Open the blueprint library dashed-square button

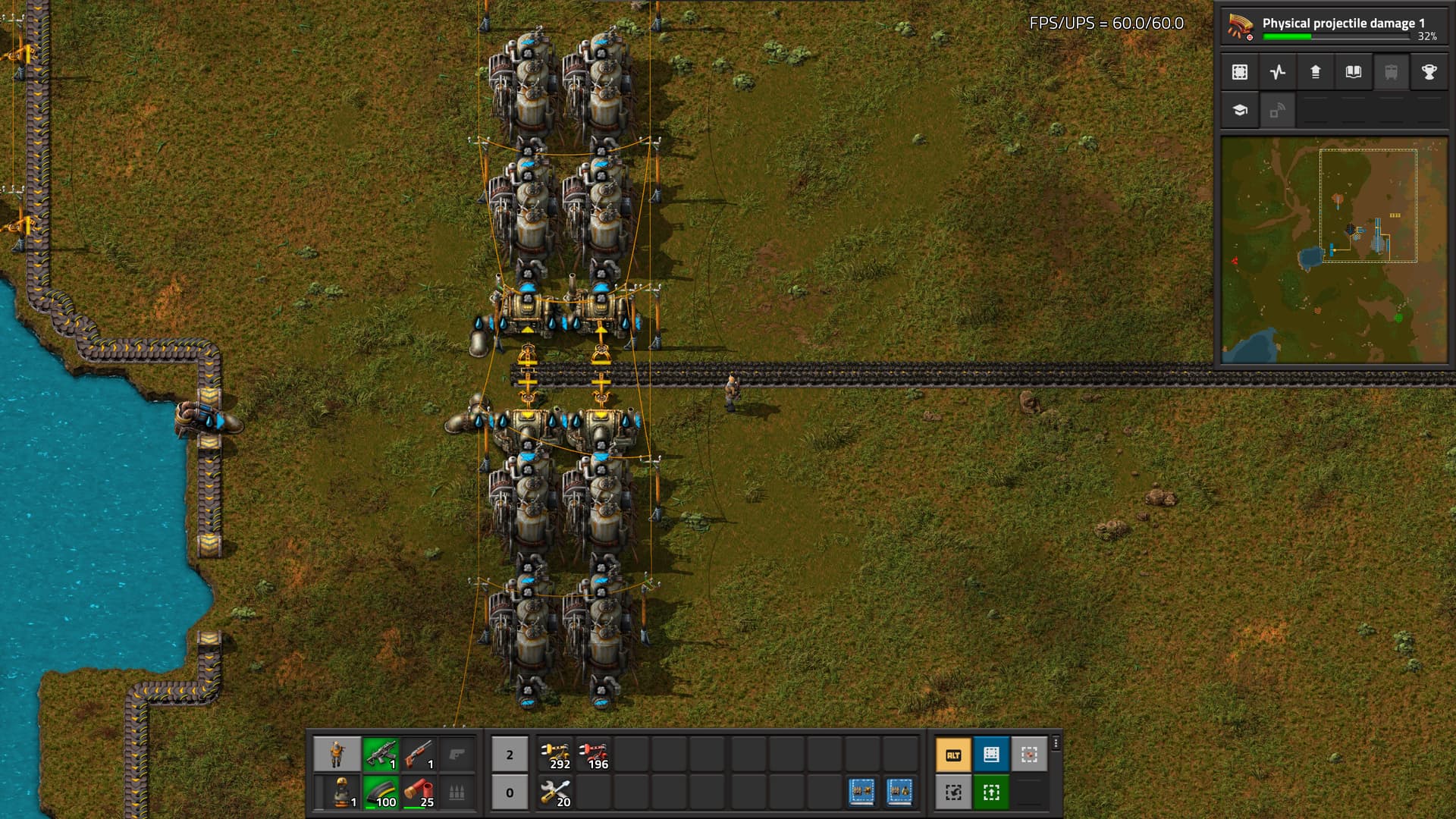[1240, 73]
